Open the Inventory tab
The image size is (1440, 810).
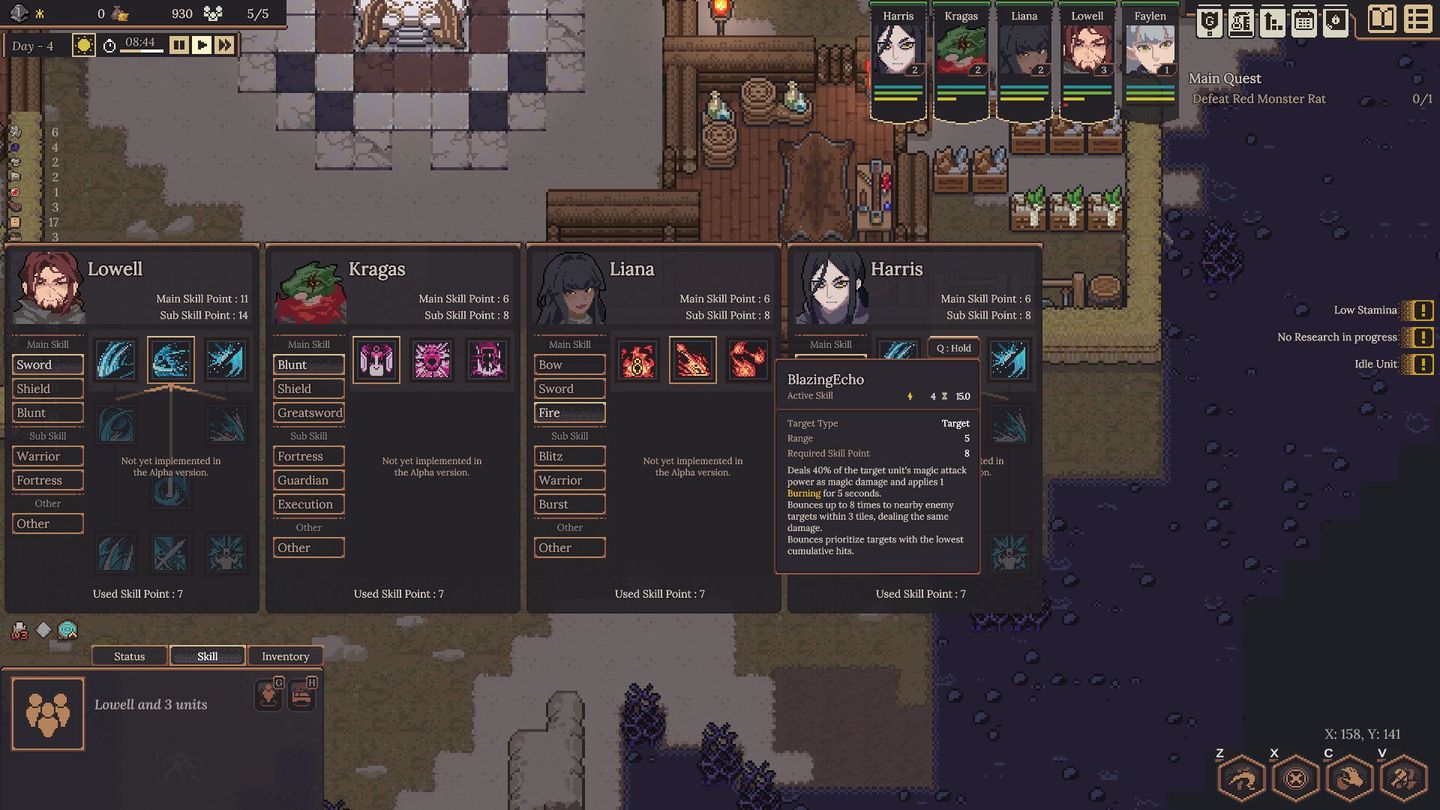(285, 656)
